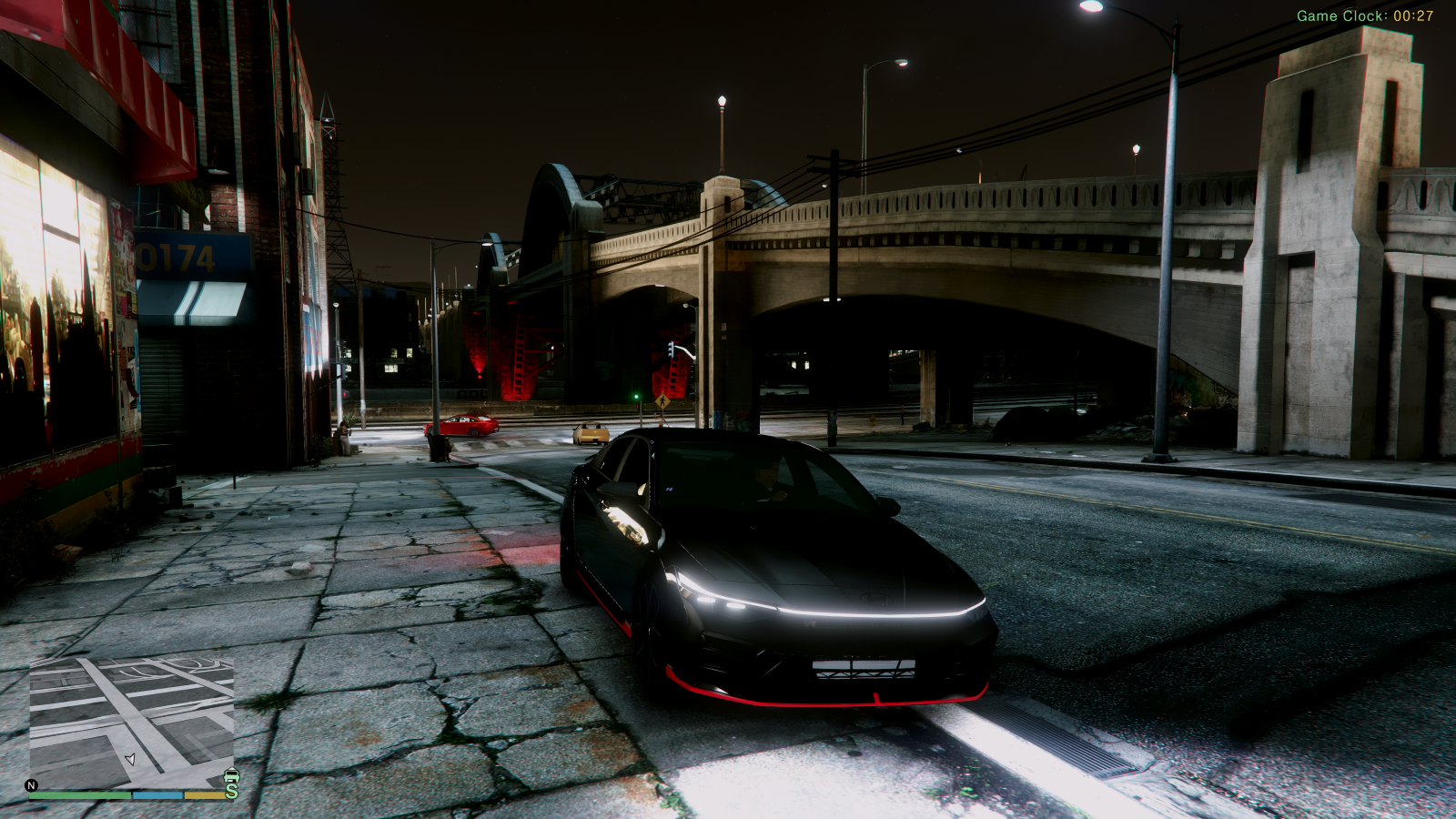Select the white player arrow on the minimap
Image resolution: width=1456 pixels, height=819 pixels.
click(130, 758)
